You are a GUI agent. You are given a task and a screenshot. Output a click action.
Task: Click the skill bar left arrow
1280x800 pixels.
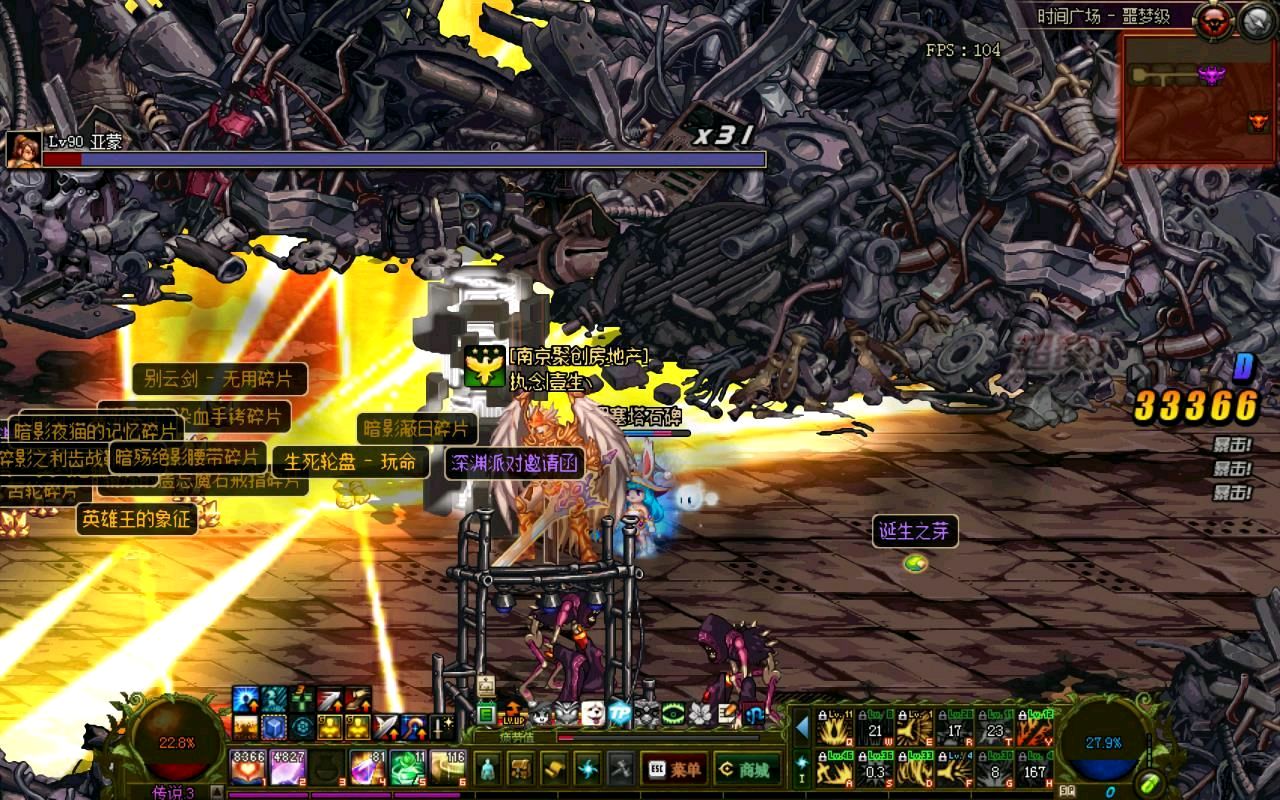pos(802,727)
